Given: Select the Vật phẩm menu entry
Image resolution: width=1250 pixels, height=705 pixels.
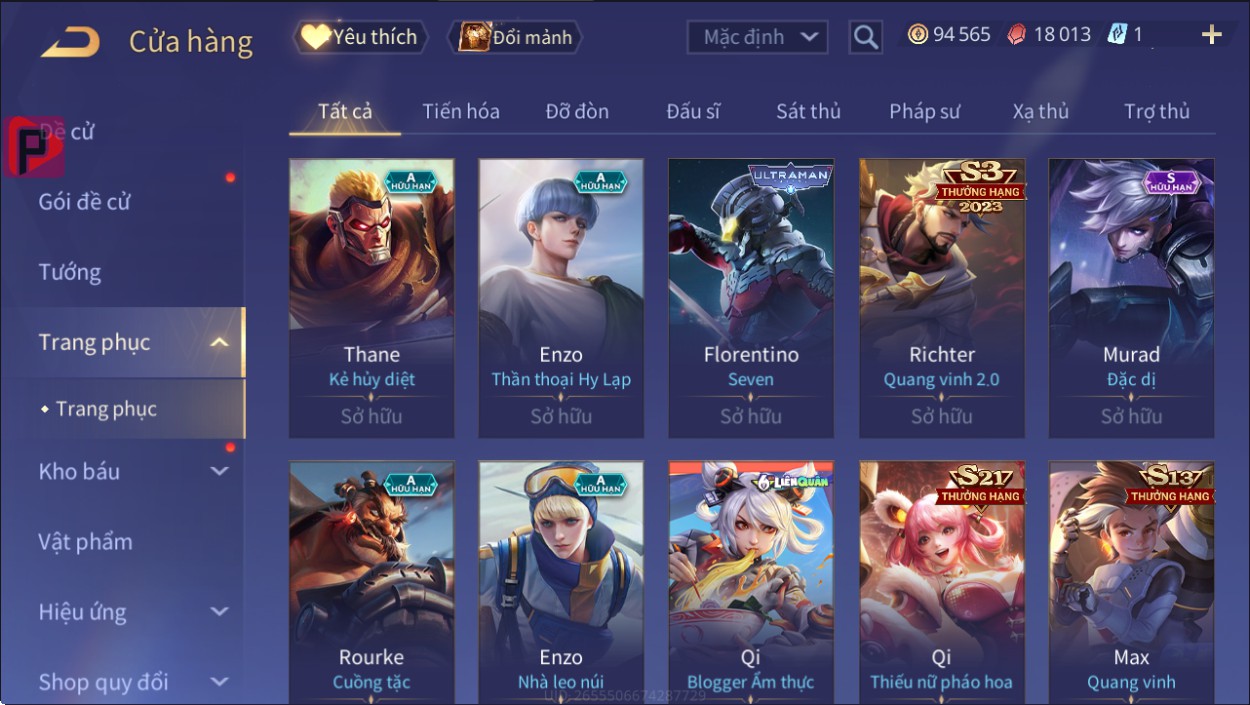Looking at the screenshot, I should (86, 542).
